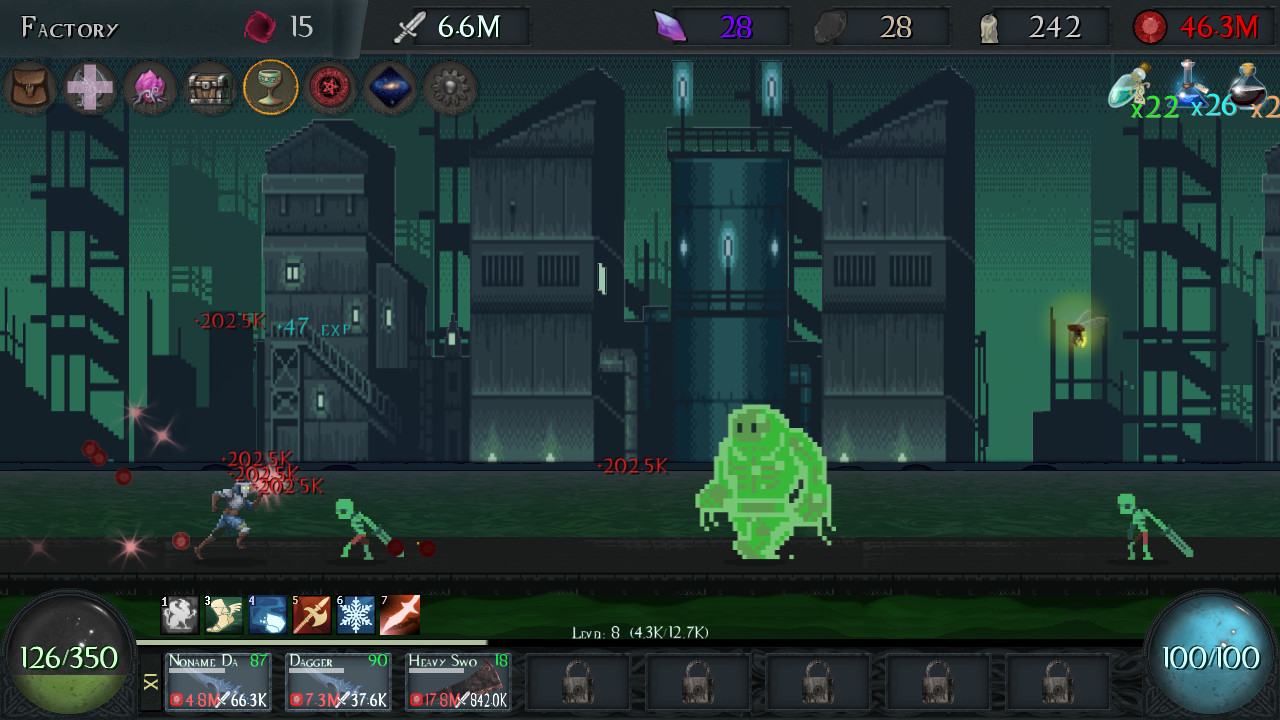Select the highlighted chalice icon

(270, 87)
